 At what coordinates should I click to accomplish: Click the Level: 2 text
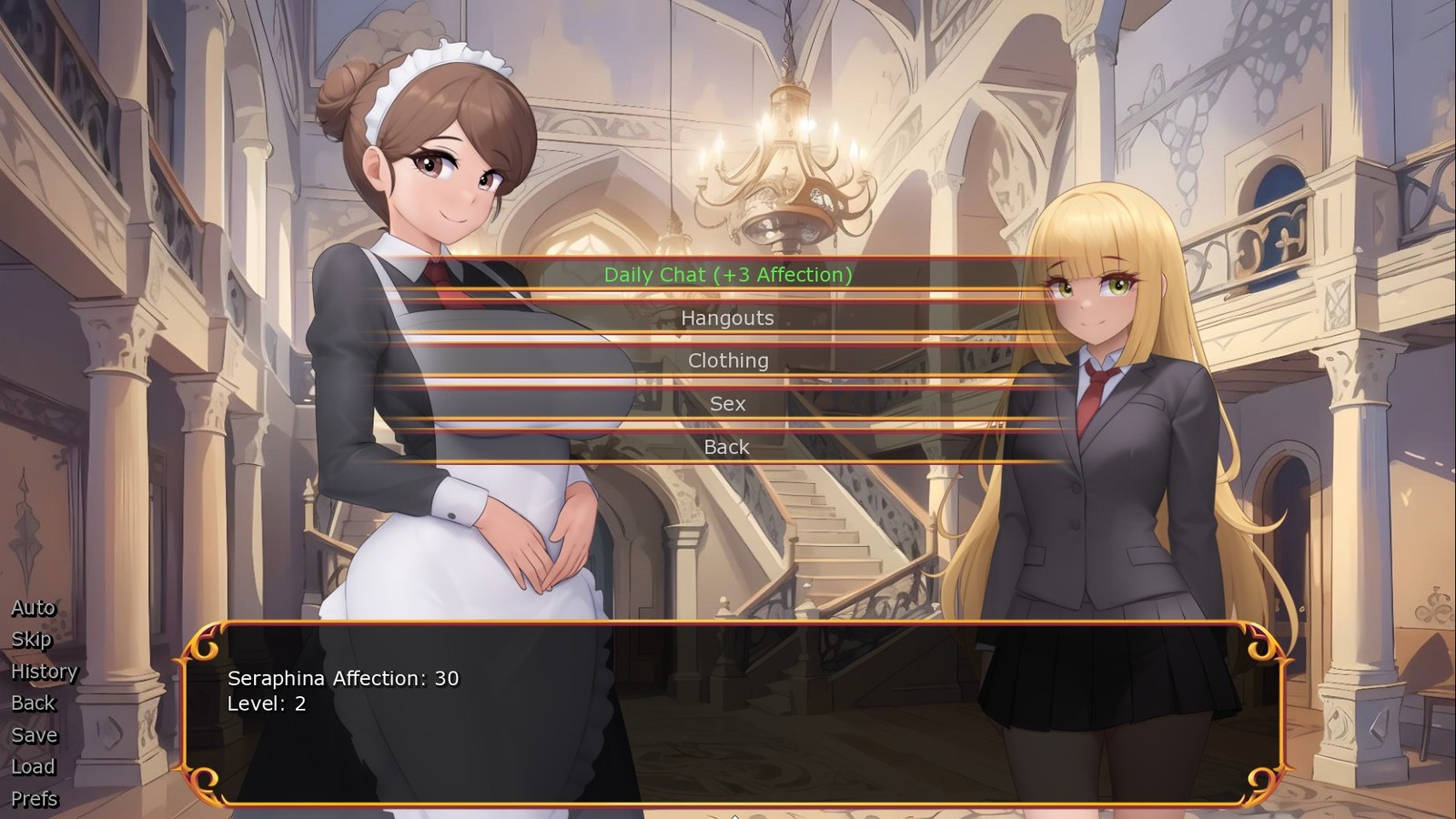266,703
